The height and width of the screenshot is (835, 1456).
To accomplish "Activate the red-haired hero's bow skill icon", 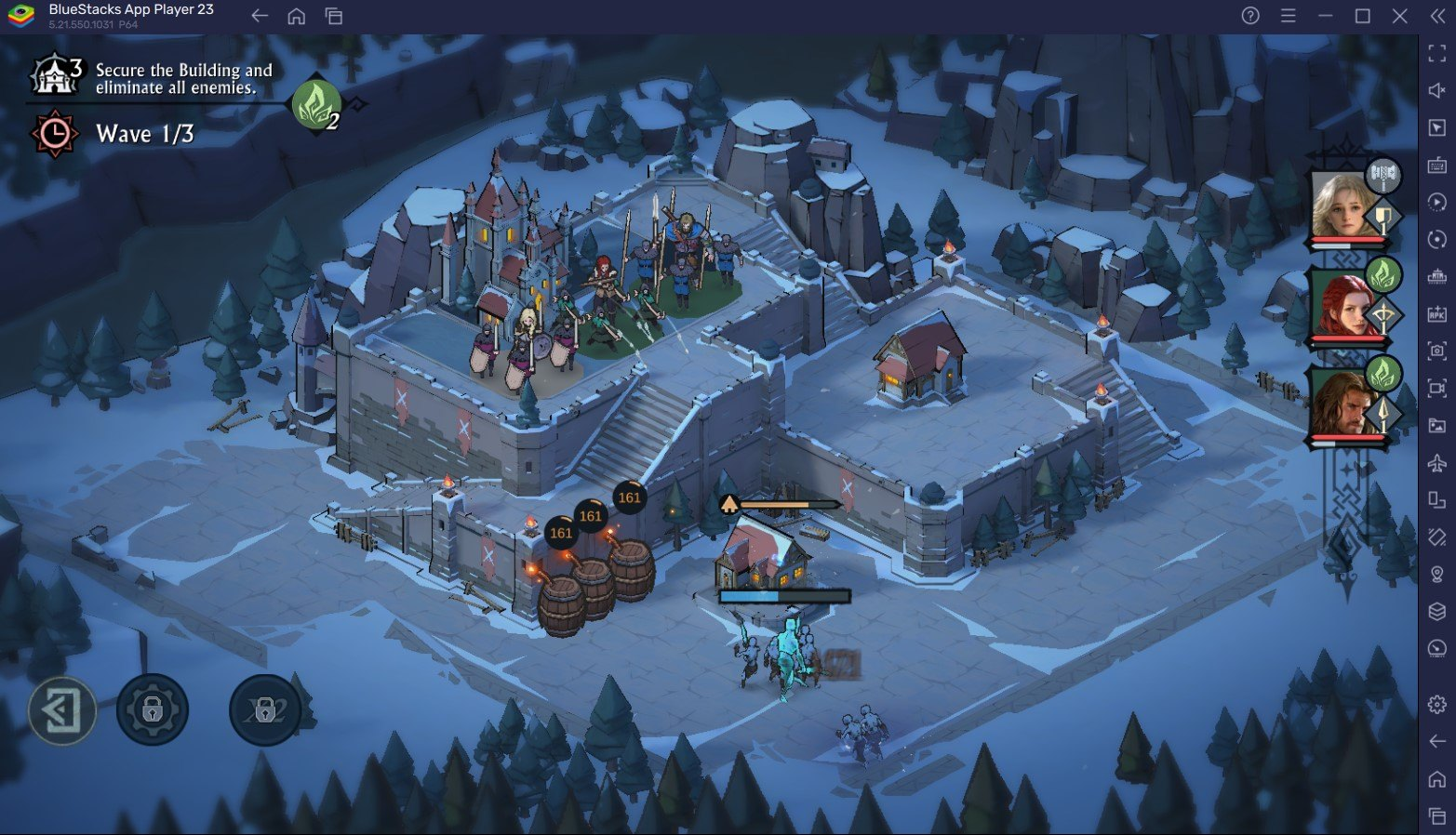I will coord(1384,315).
